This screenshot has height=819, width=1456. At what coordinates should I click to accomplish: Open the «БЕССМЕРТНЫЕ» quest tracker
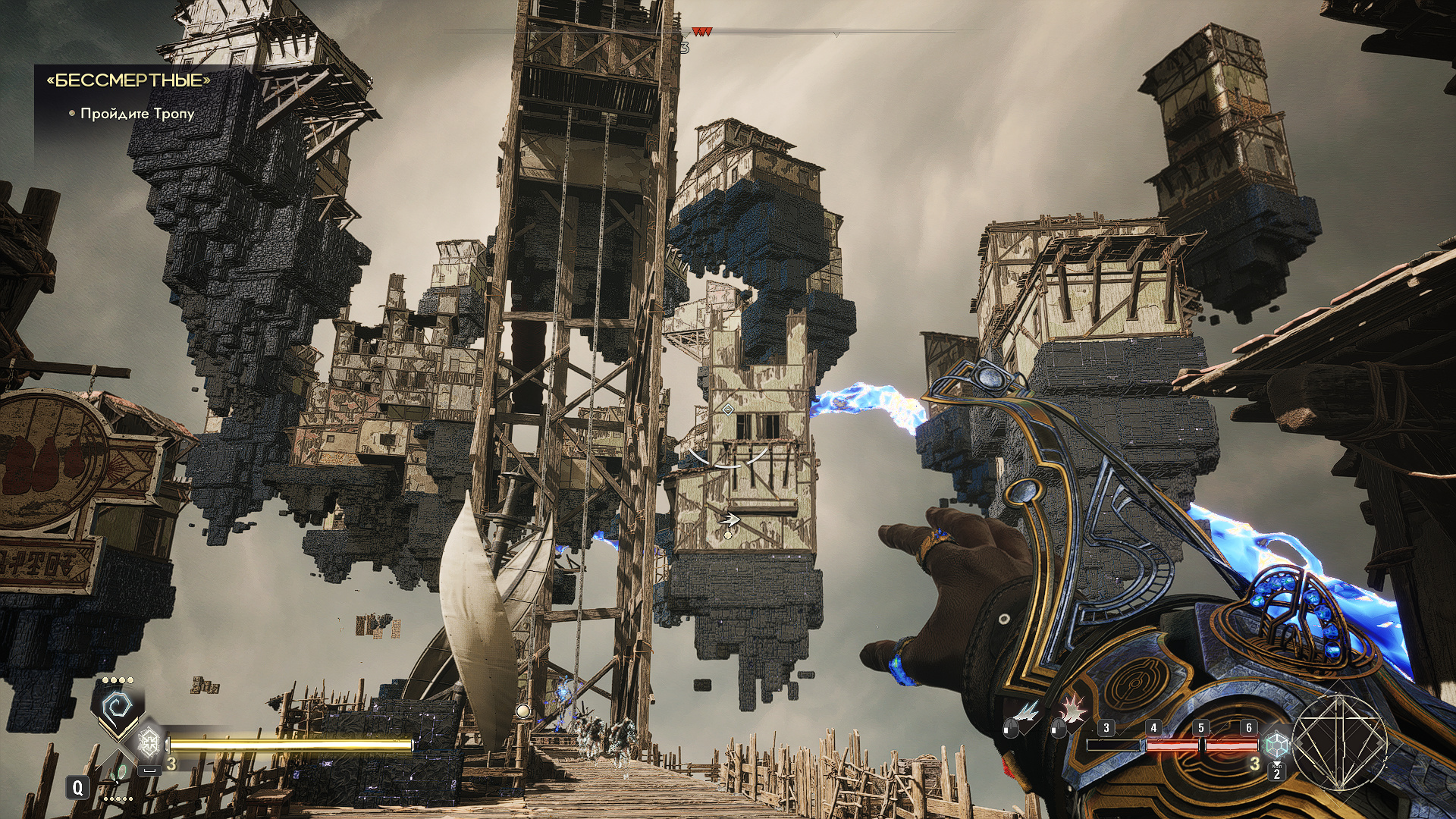coord(128,80)
